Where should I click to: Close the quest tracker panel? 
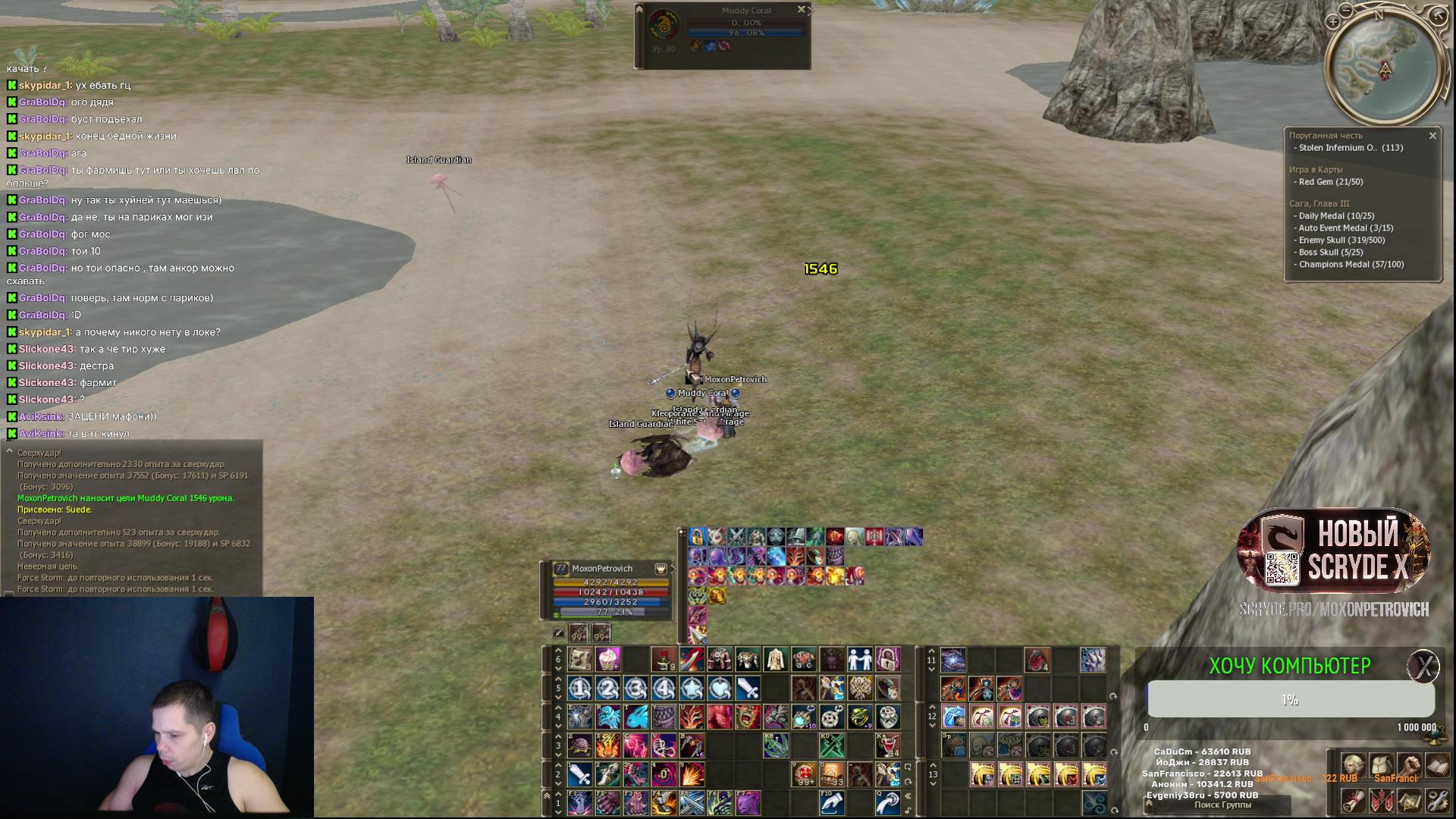(1432, 136)
